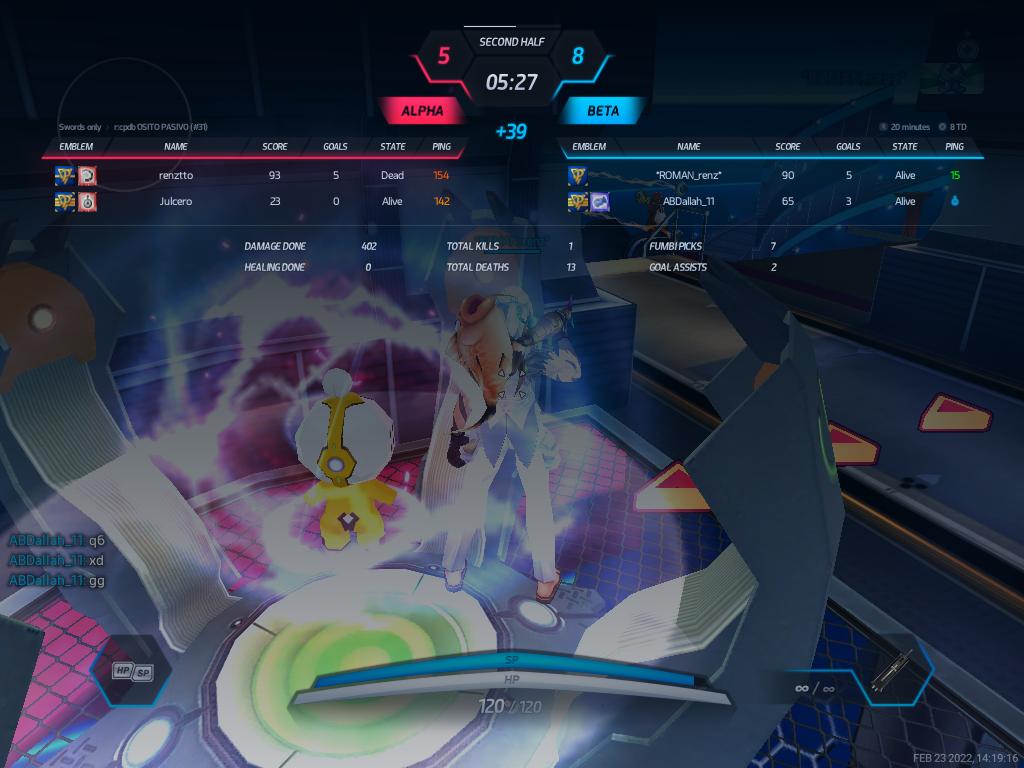Viewport: 1024px width, 768px height.
Task: Click the ALPHA team banner
Action: pos(422,111)
